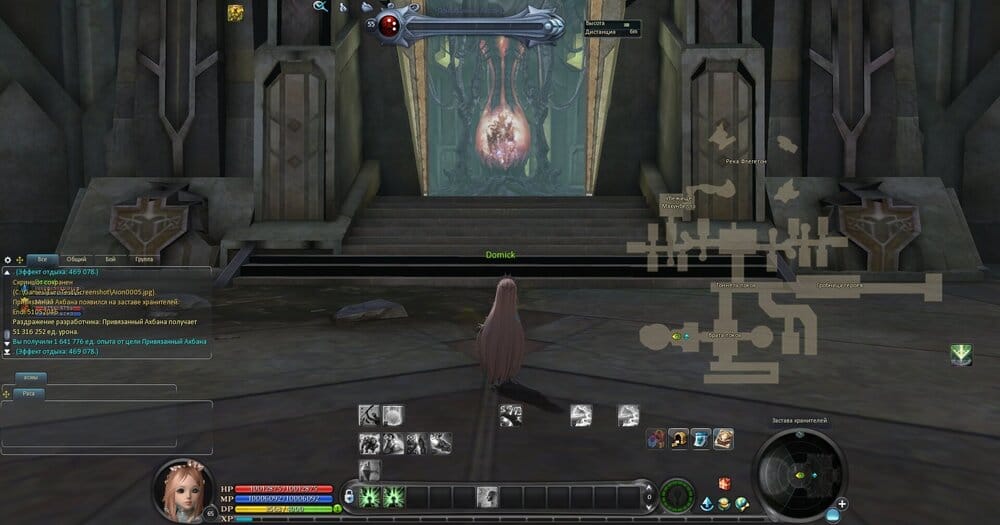Use the grey face skill in the hotbar
The width and height of the screenshot is (1000, 525).
tap(487, 496)
